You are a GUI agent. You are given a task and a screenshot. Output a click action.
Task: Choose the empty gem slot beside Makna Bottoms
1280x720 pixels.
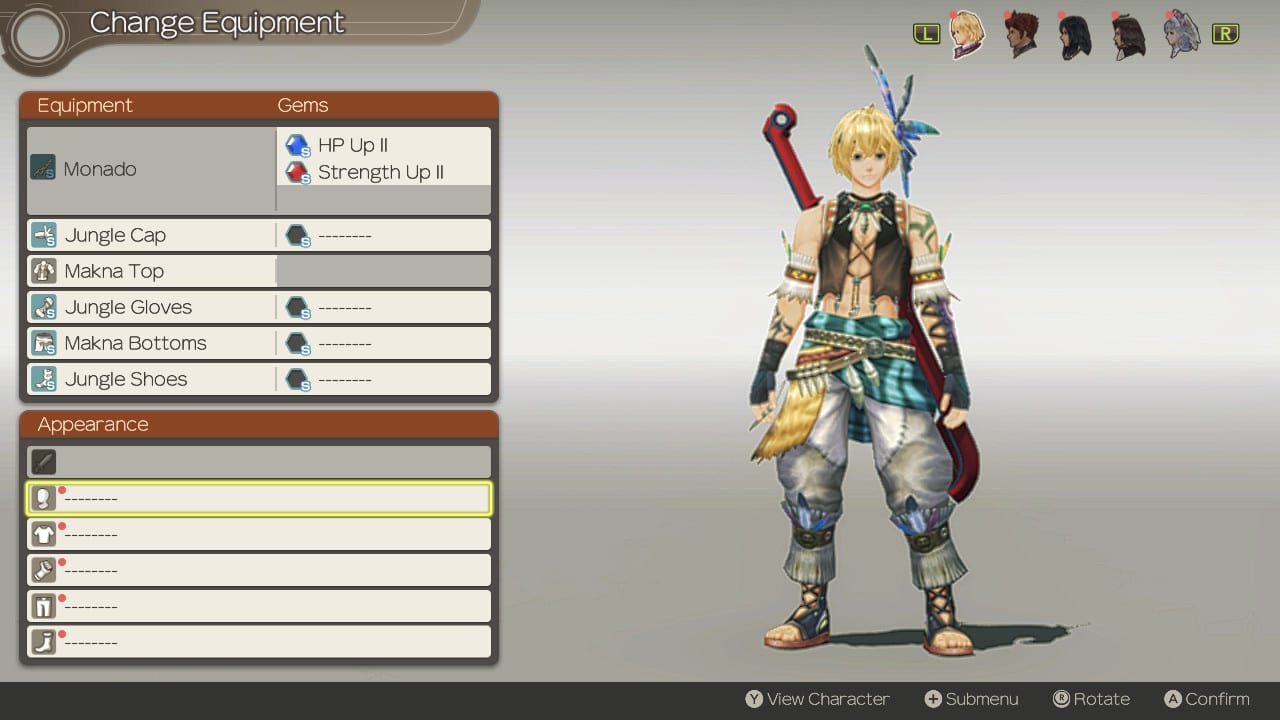(383, 343)
